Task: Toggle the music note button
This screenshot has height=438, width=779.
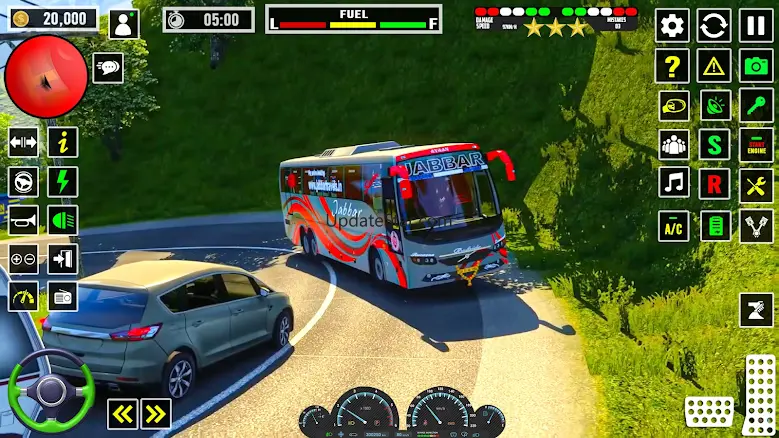Action: point(673,184)
